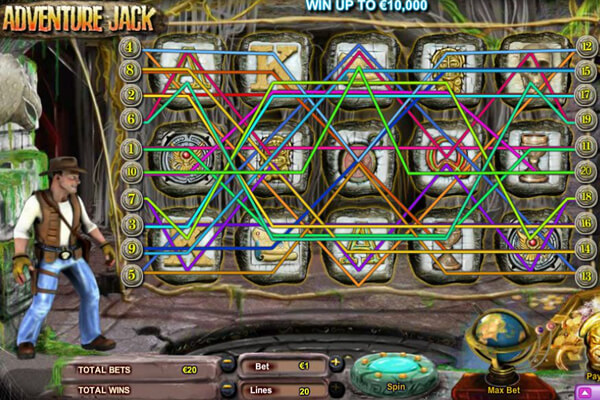Select payline number 4 stone marker
This screenshot has height=400, width=600.
(x=130, y=46)
